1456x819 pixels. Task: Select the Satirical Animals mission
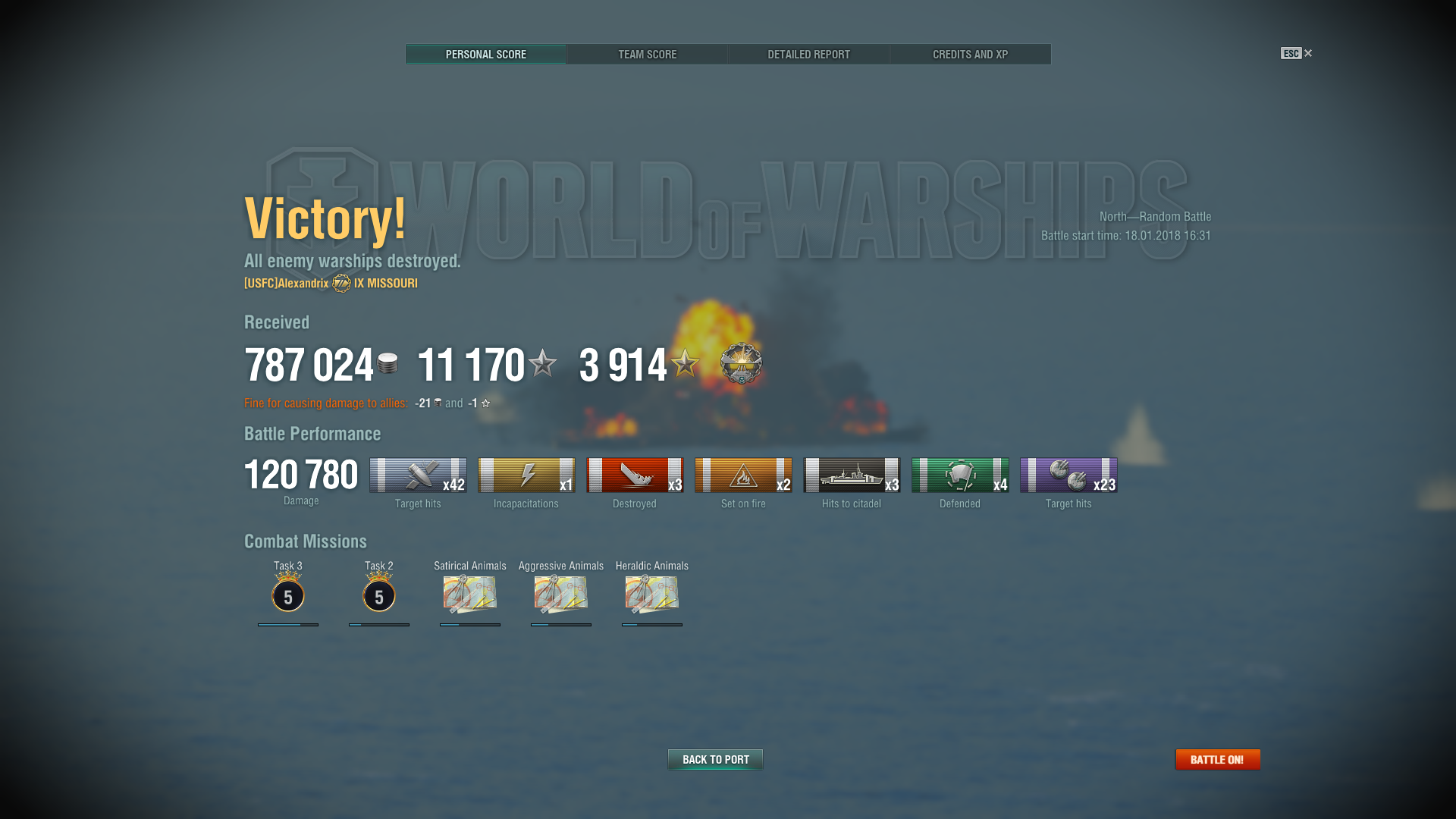(470, 595)
